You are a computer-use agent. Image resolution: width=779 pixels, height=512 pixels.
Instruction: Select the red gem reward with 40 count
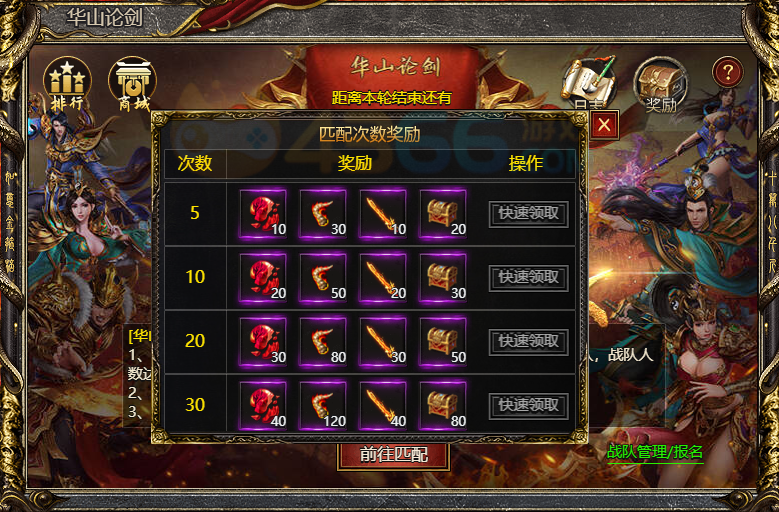(263, 405)
